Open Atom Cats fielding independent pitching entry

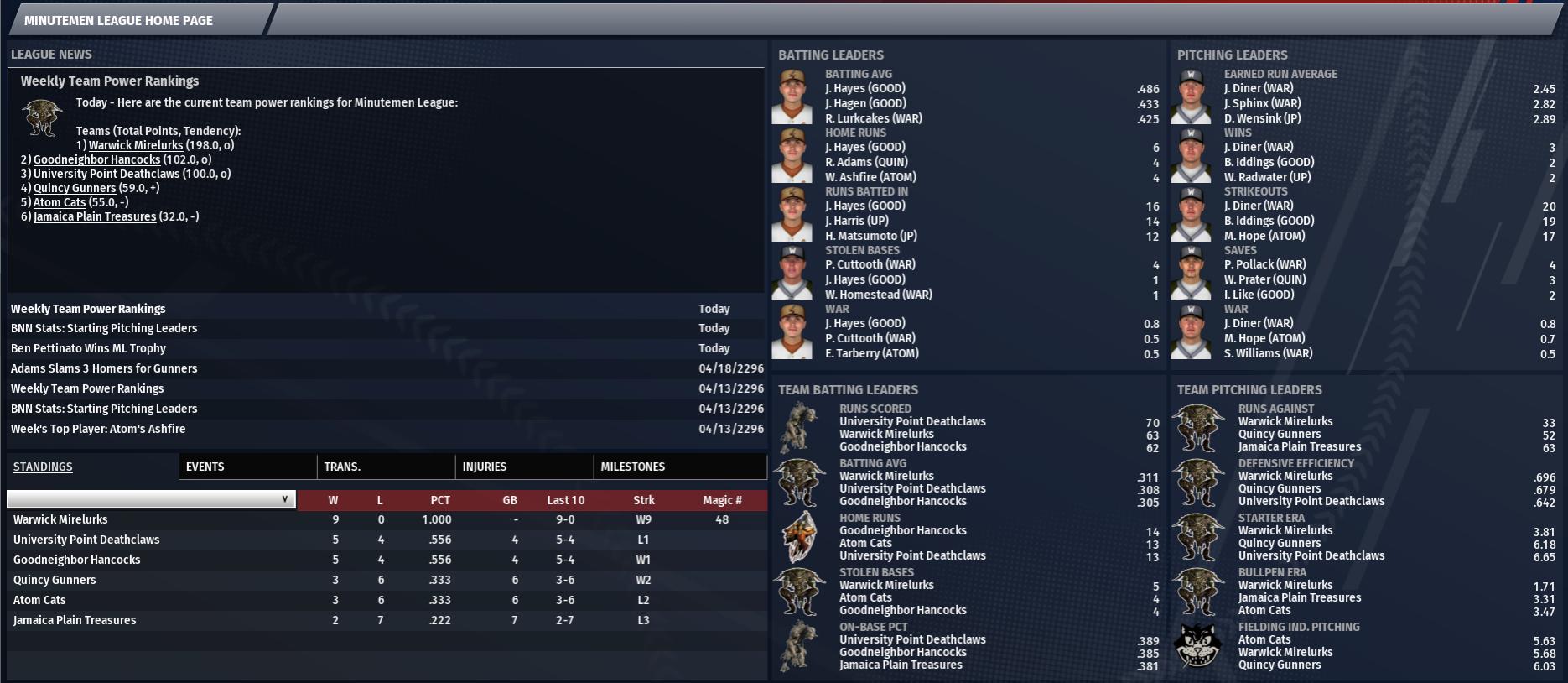(x=1264, y=639)
